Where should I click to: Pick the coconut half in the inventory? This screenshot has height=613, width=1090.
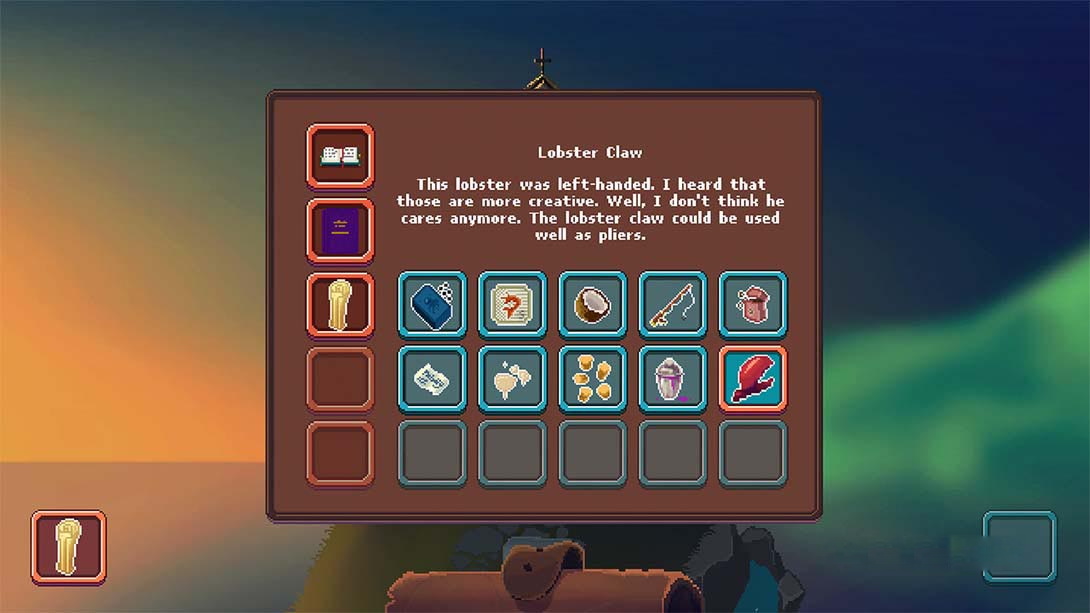point(592,304)
